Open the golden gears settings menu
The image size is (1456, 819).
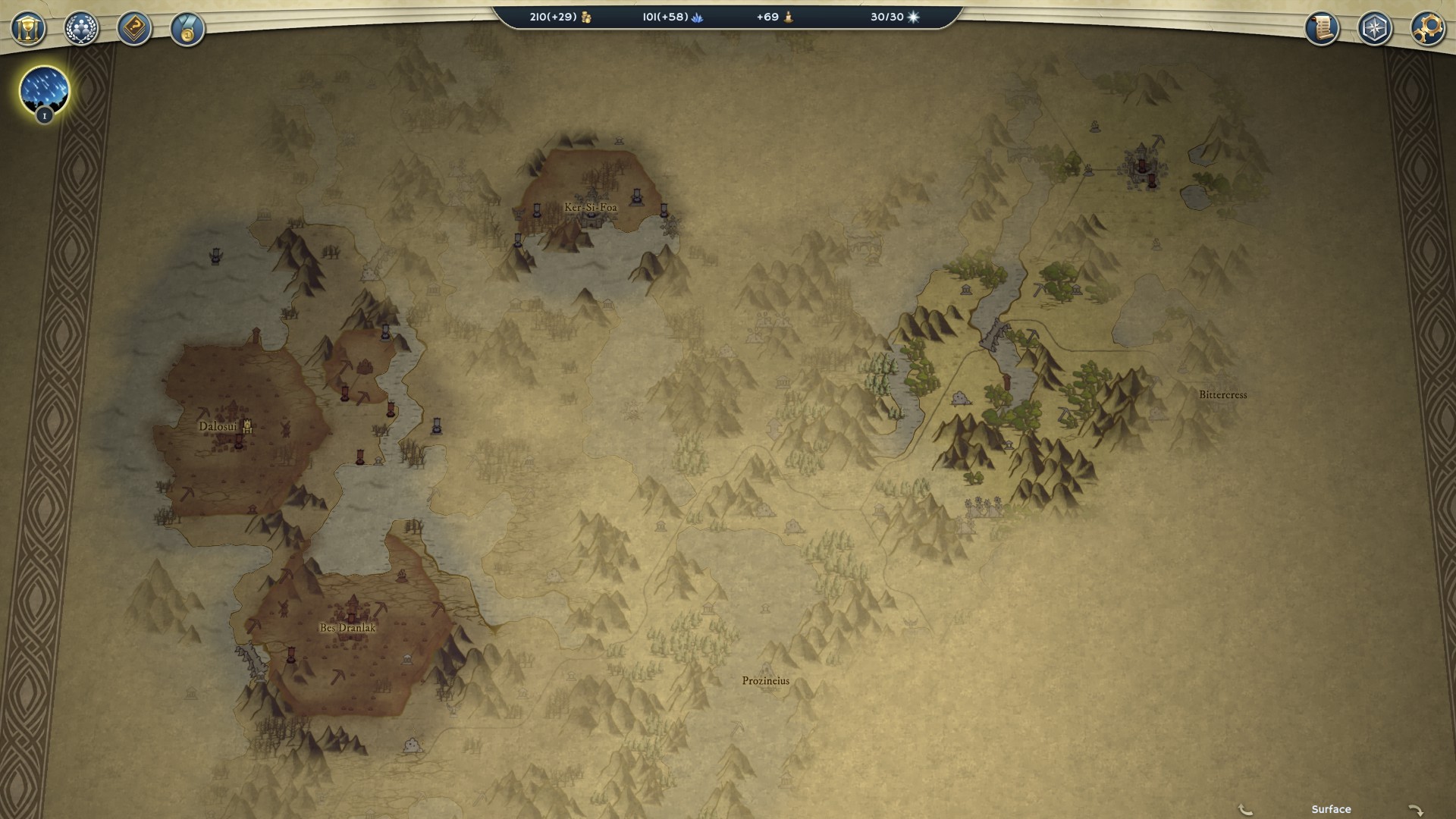tap(1427, 29)
